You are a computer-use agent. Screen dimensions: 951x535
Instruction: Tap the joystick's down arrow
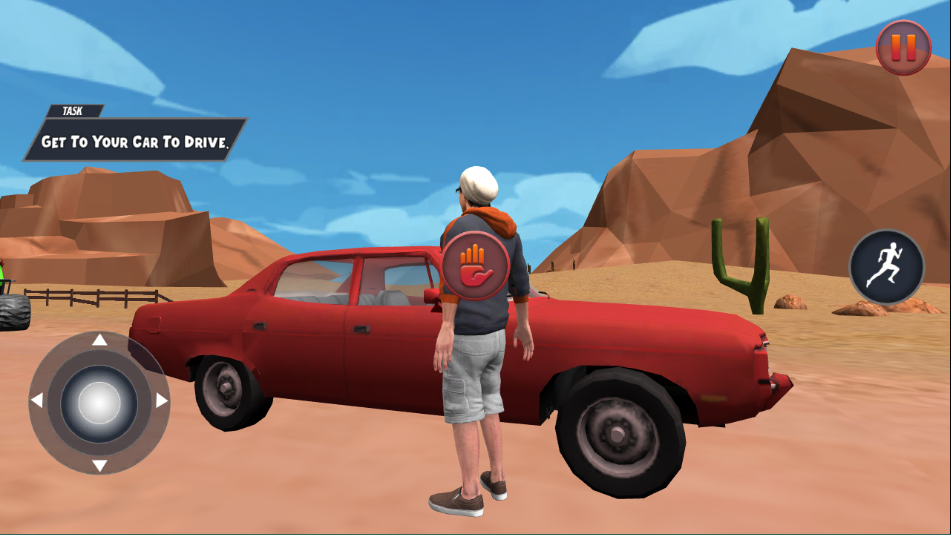[x=99, y=465]
